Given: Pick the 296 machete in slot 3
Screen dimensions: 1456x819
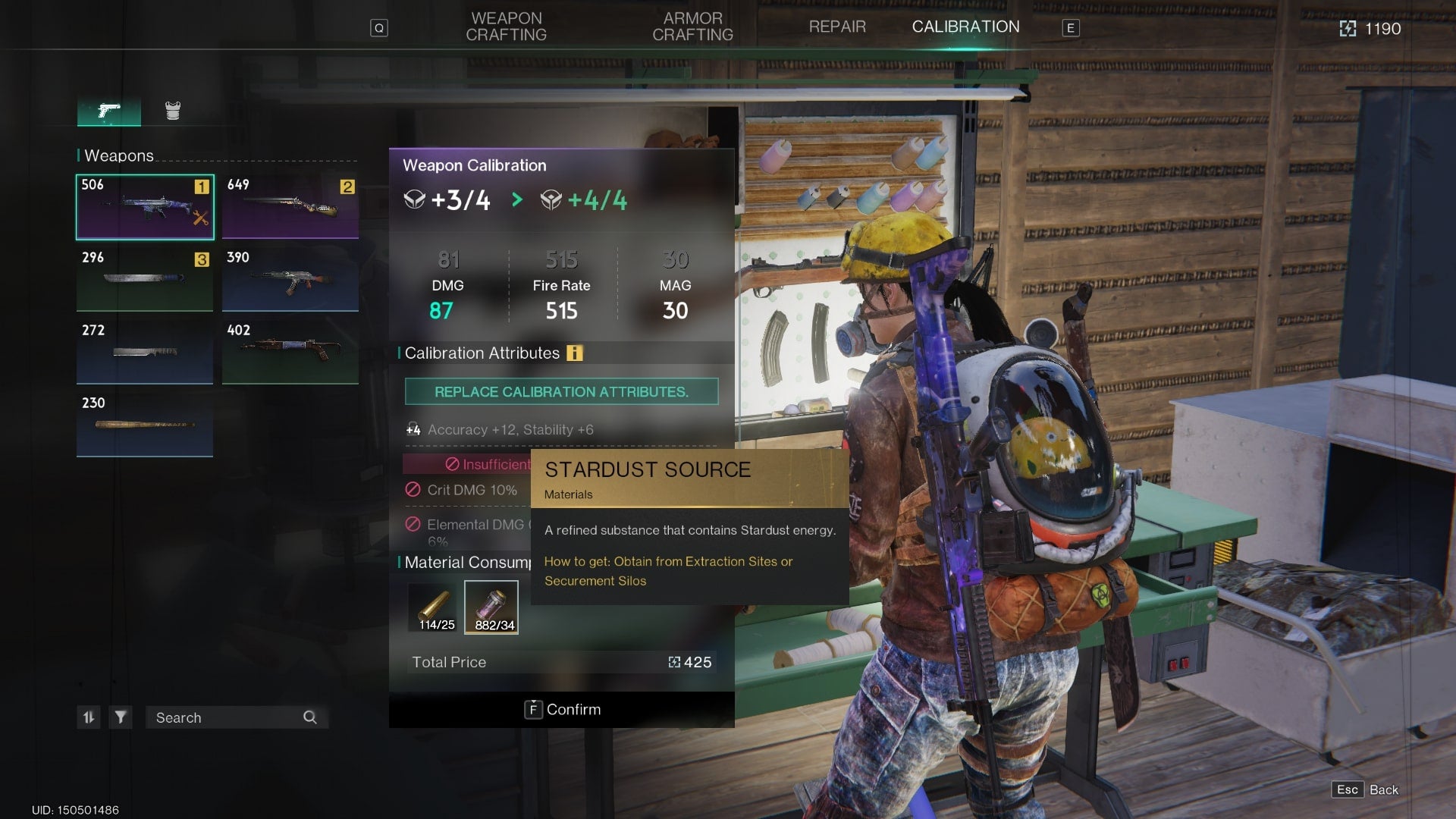Looking at the screenshot, I should pyautogui.click(x=145, y=280).
